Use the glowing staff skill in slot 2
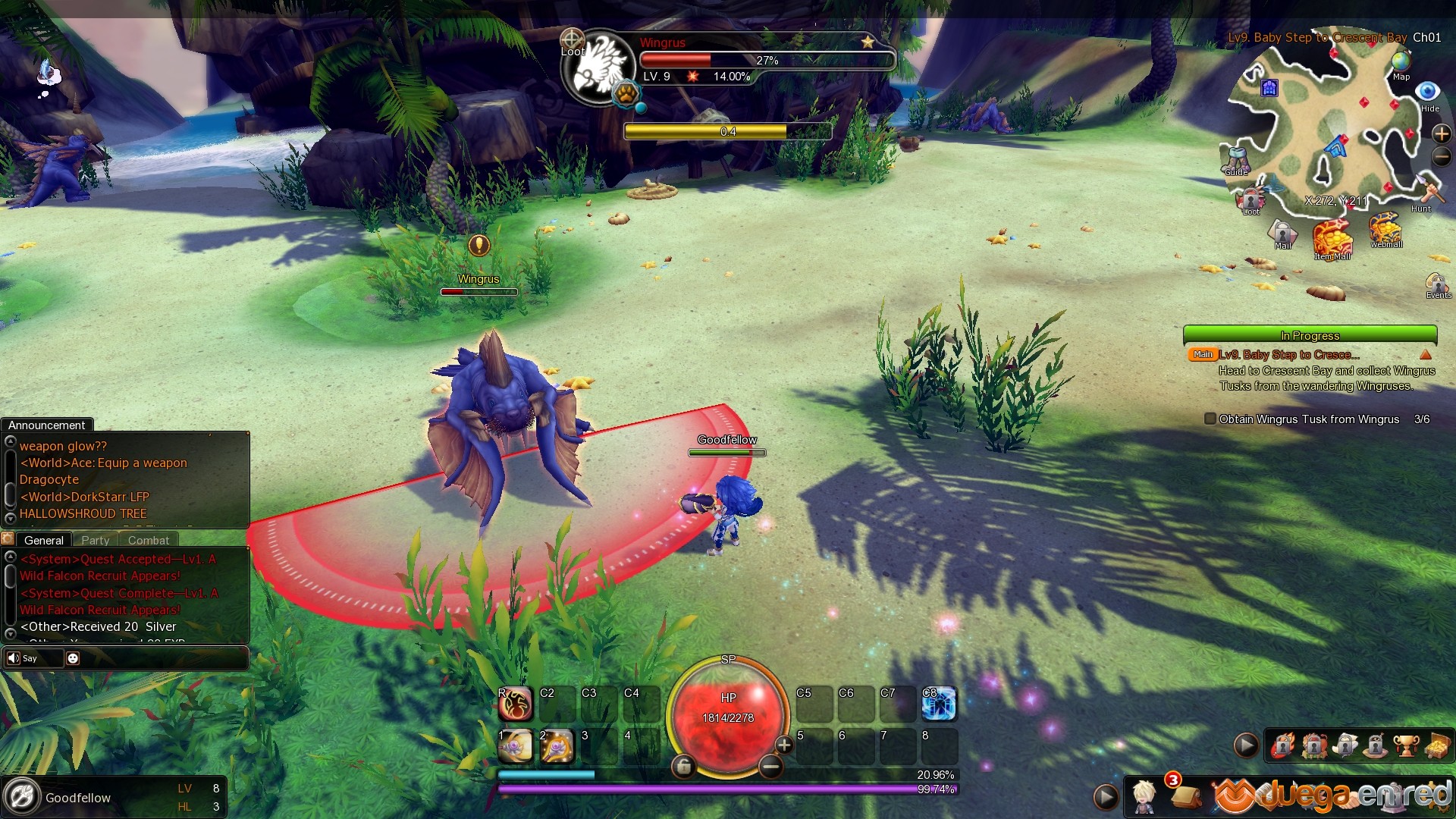The width and height of the screenshot is (1456, 819). pos(557,747)
